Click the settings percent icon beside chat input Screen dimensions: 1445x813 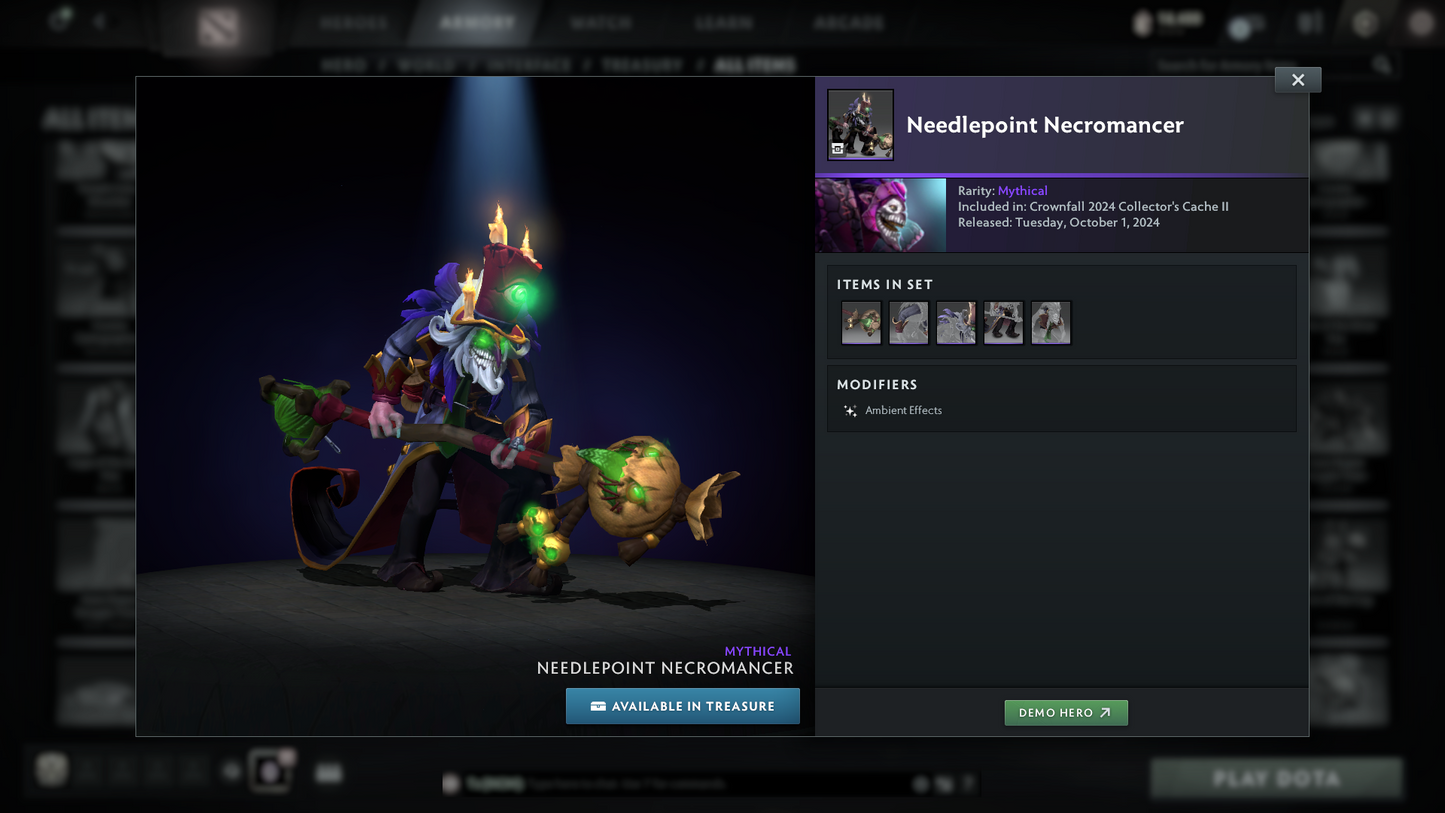tap(943, 784)
